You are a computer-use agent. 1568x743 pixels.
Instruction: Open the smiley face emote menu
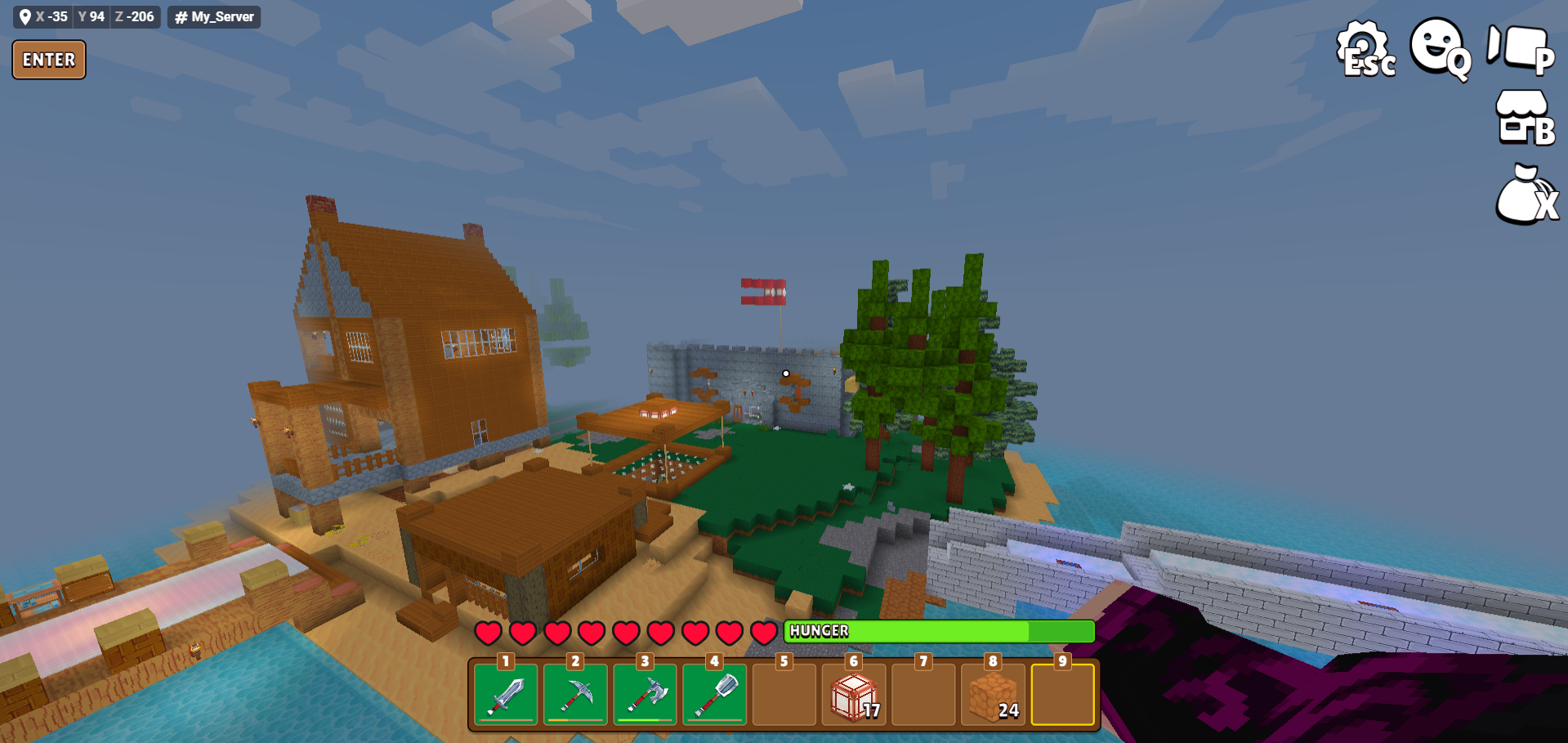click(x=1441, y=47)
